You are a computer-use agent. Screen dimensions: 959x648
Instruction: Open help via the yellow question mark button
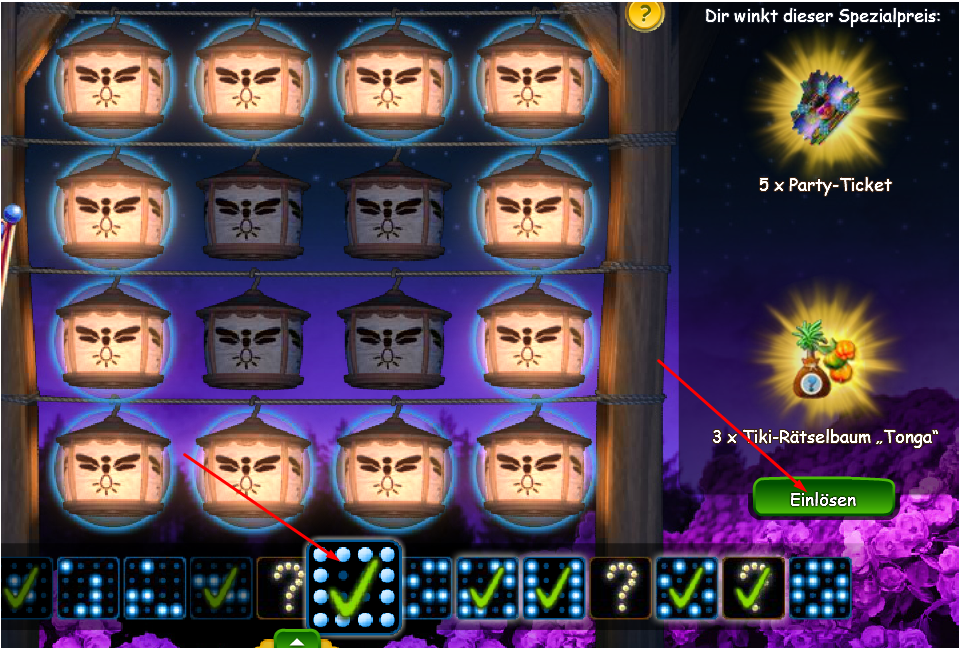click(645, 14)
